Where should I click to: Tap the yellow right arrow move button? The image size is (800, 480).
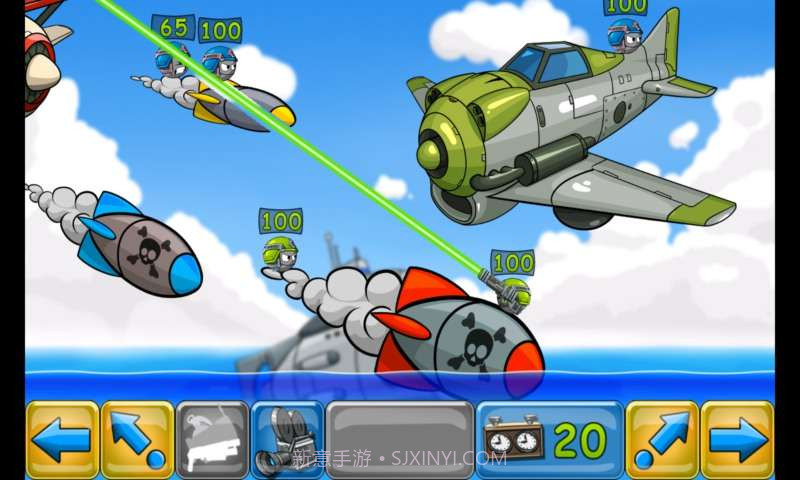click(x=737, y=439)
